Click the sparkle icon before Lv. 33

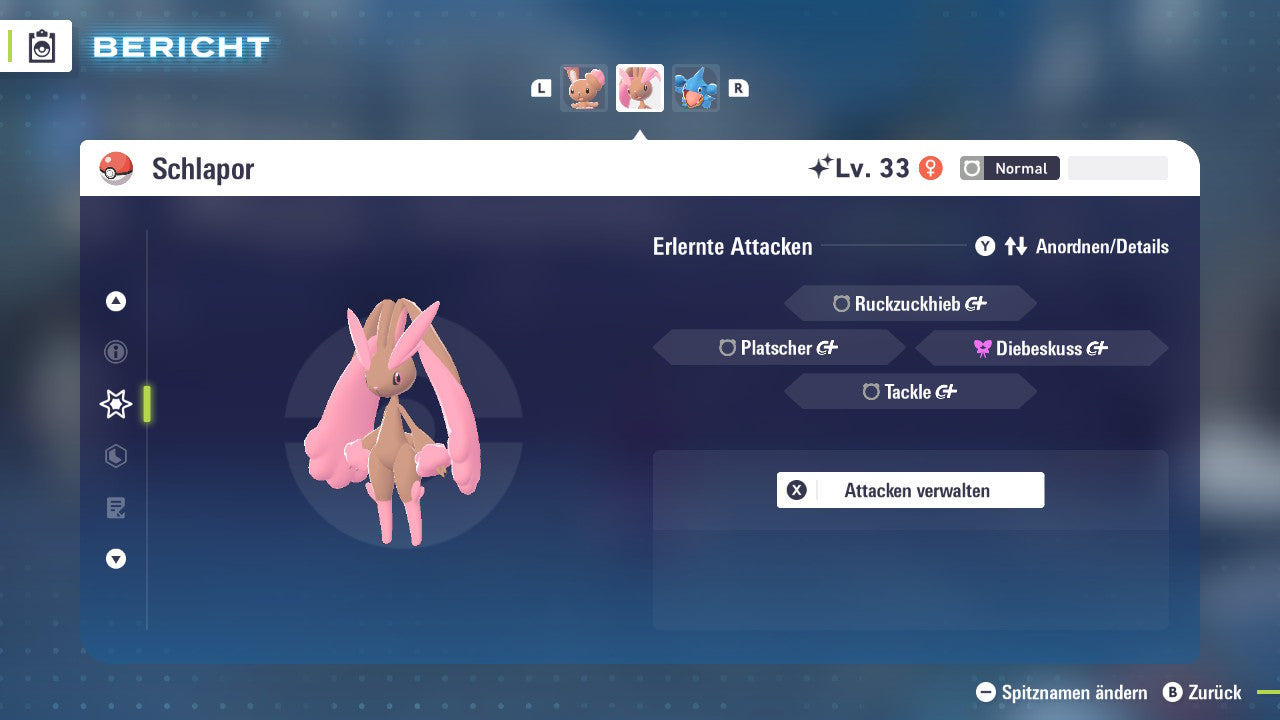point(823,166)
